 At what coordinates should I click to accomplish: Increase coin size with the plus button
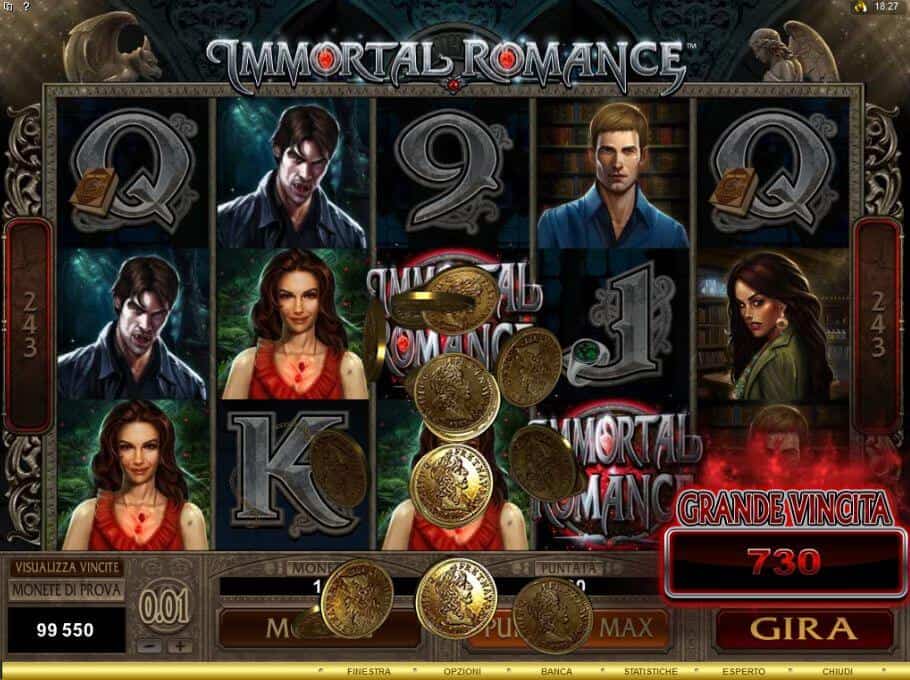click(178, 645)
